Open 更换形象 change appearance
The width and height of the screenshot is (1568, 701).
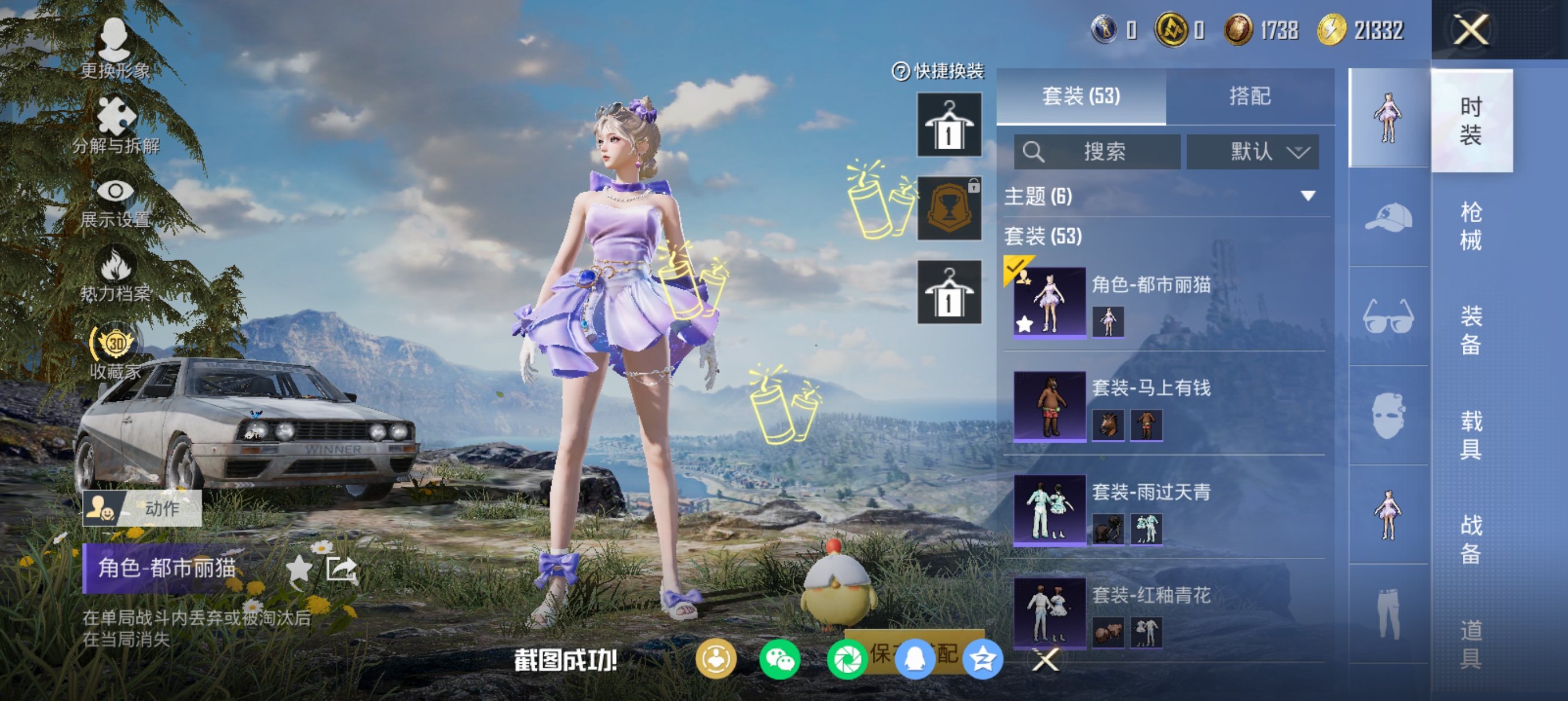pyautogui.click(x=115, y=49)
